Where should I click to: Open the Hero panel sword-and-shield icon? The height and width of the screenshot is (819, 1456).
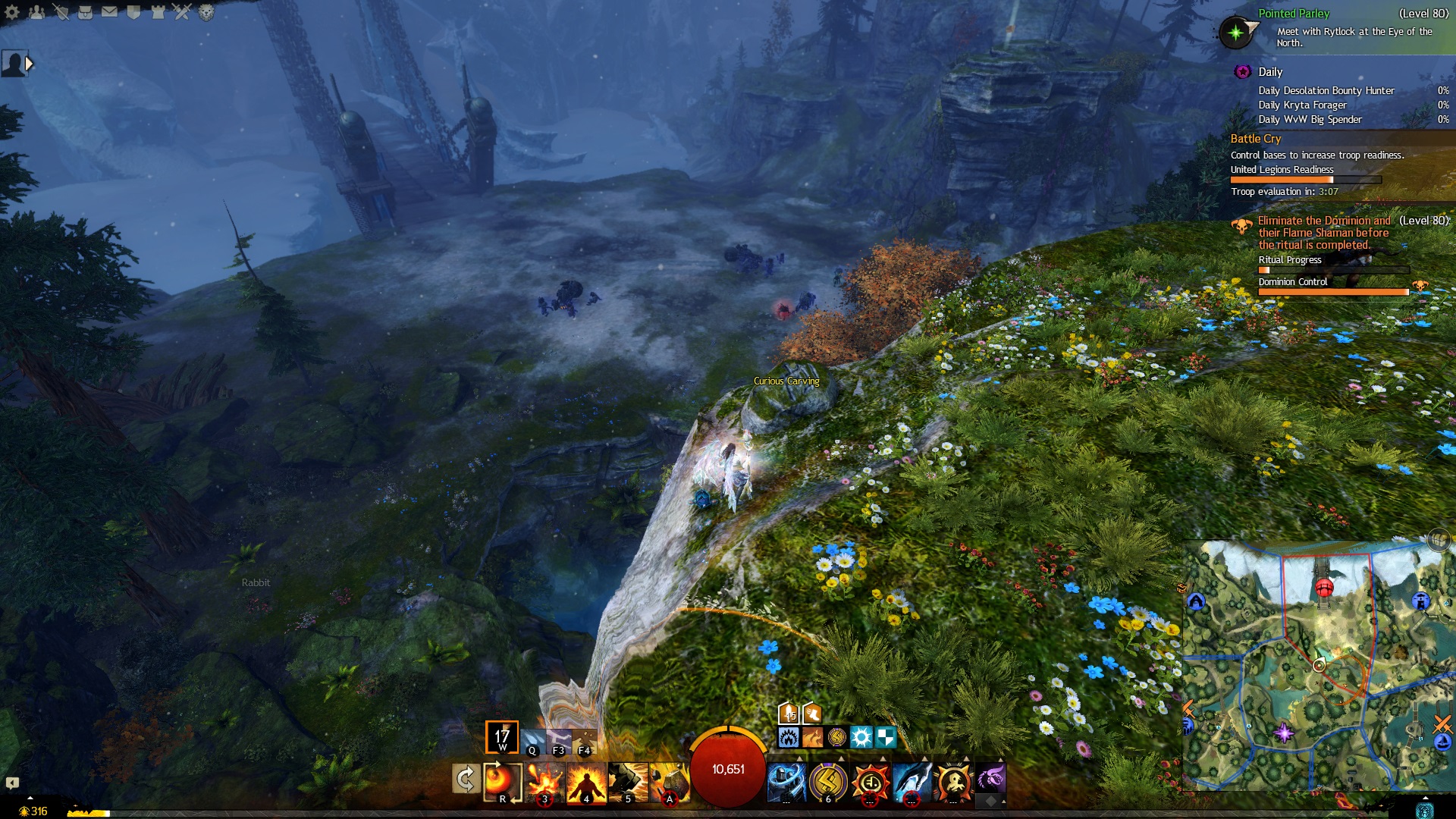pos(61,12)
